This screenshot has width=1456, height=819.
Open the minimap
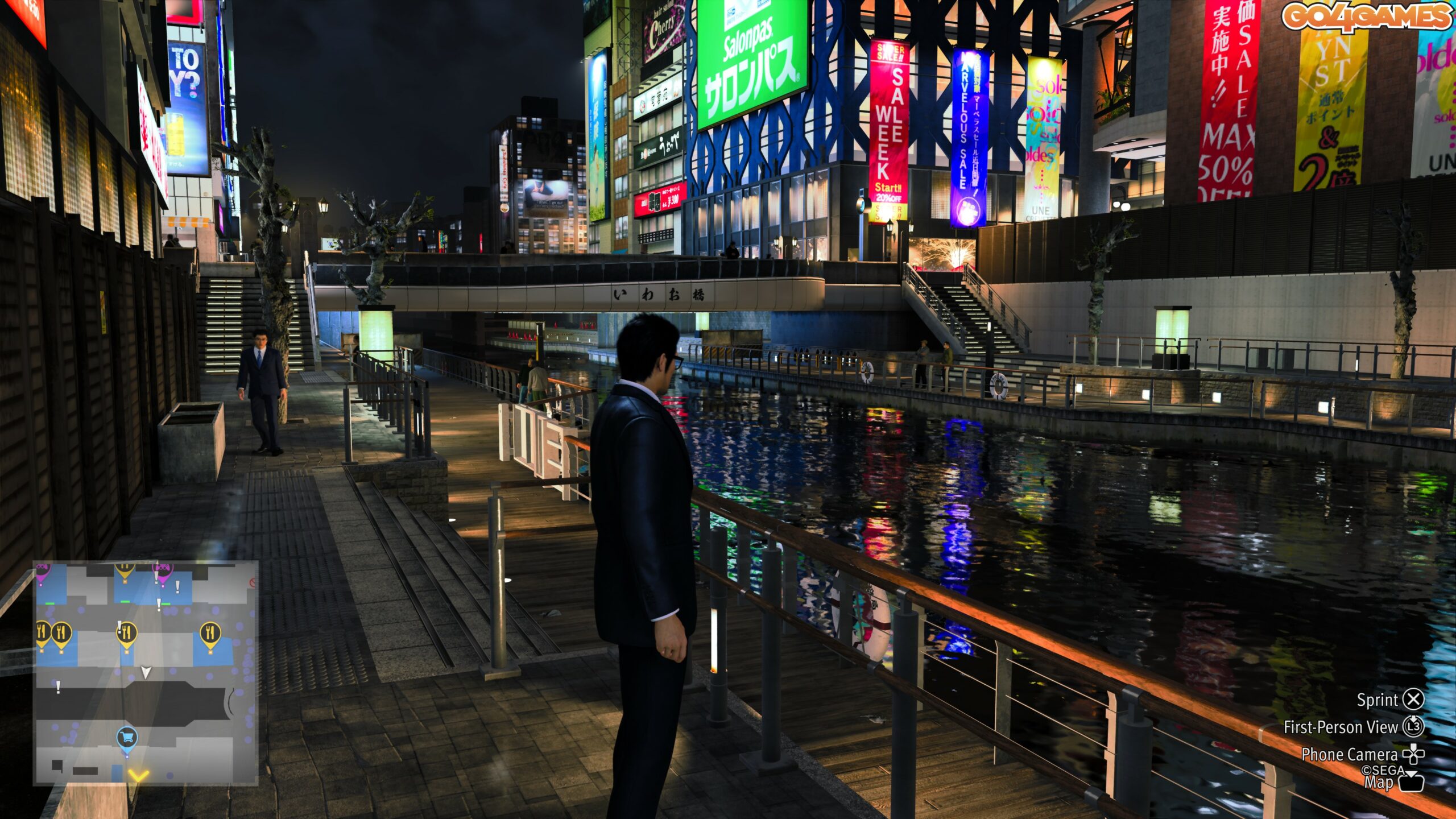[x=146, y=673]
